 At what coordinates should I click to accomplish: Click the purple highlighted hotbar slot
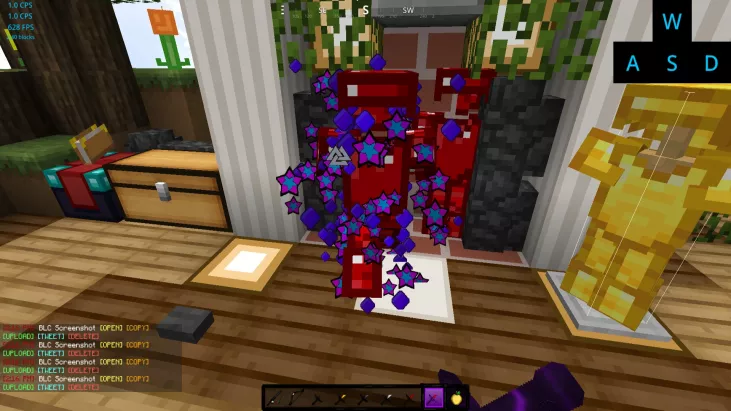[433, 398]
